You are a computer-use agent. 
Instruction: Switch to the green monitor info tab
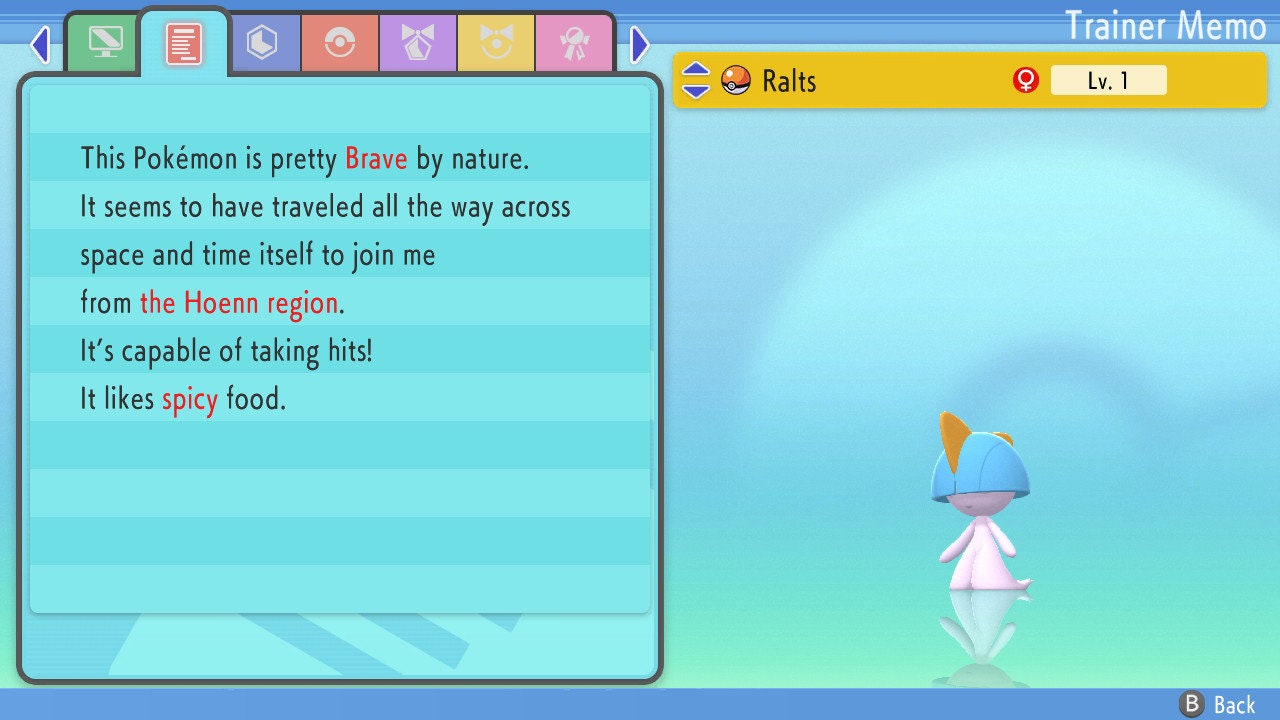coord(105,42)
